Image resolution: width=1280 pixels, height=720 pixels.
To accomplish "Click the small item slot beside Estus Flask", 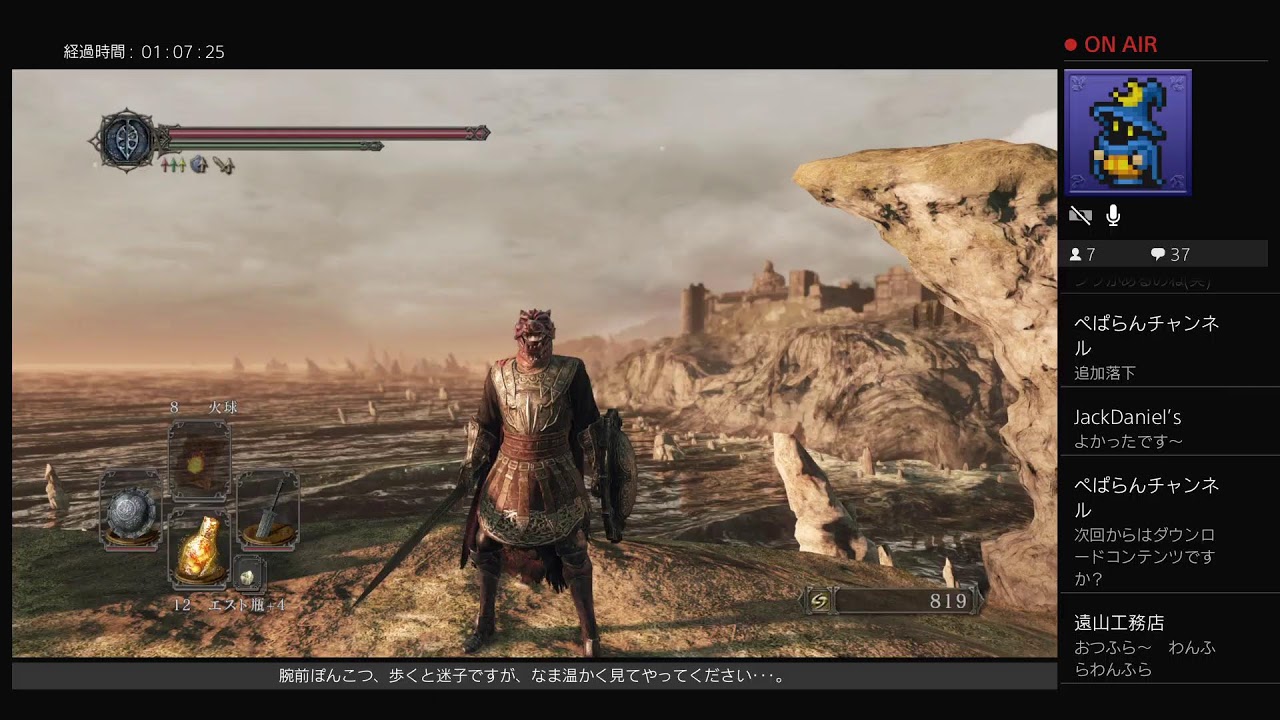I will pos(248,573).
